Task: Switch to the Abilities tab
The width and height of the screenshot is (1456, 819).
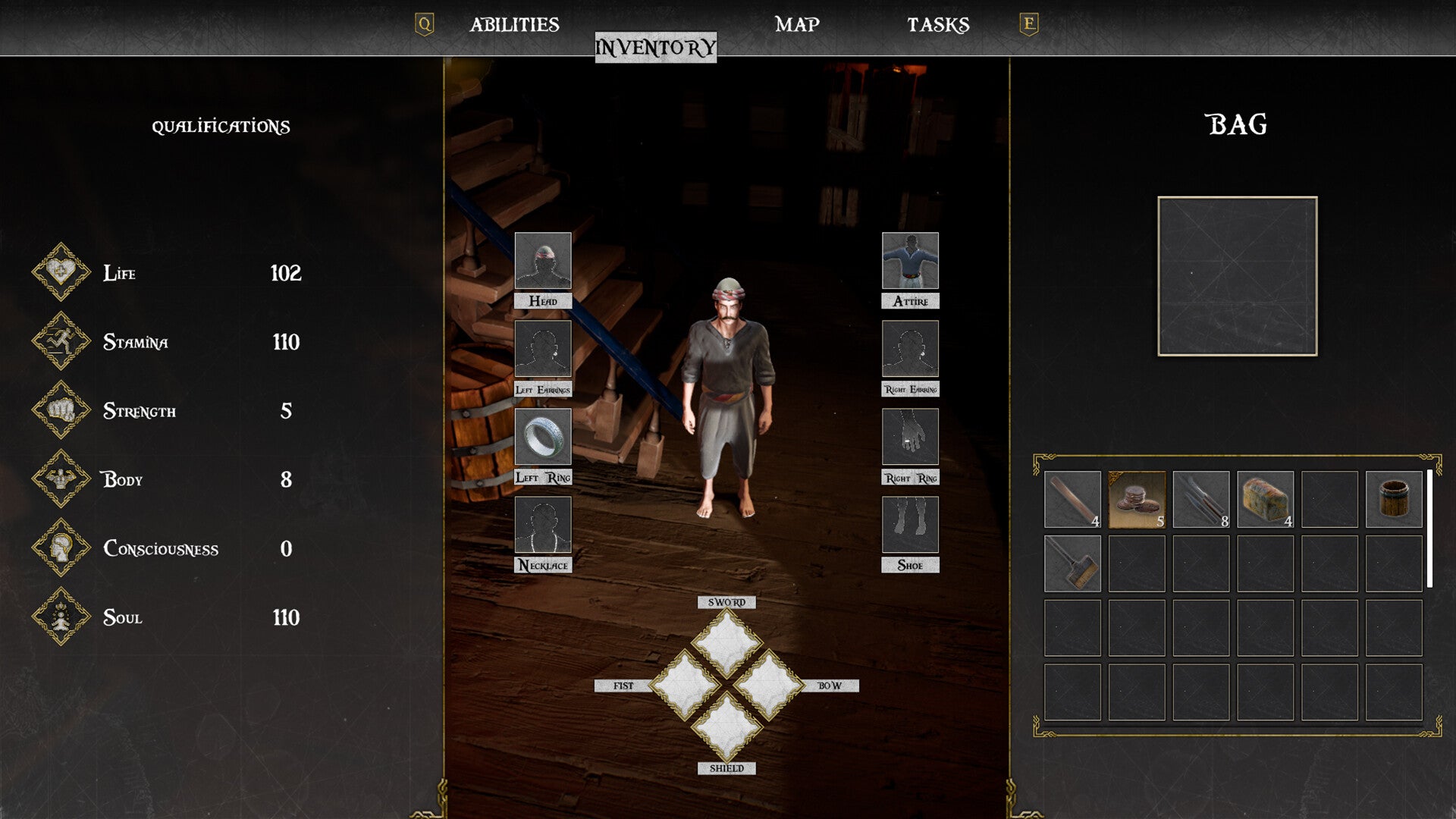Action: coord(514,25)
